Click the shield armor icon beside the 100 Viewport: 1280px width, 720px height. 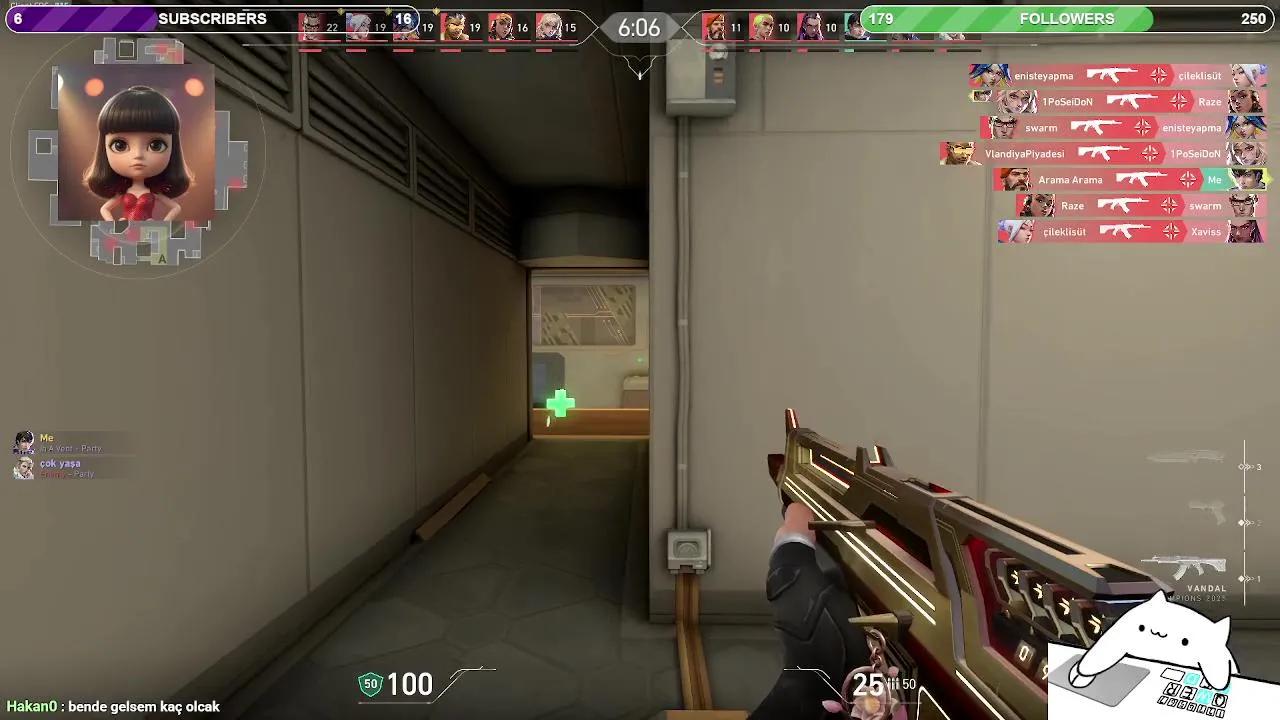tap(370, 683)
